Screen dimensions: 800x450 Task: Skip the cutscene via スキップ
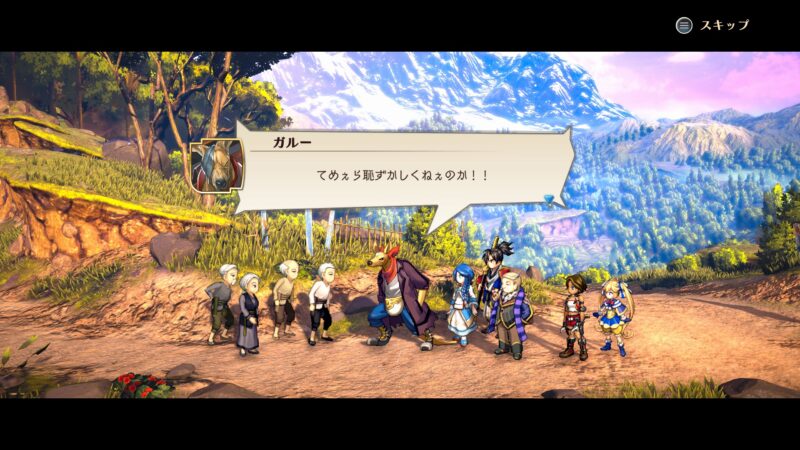tap(713, 25)
